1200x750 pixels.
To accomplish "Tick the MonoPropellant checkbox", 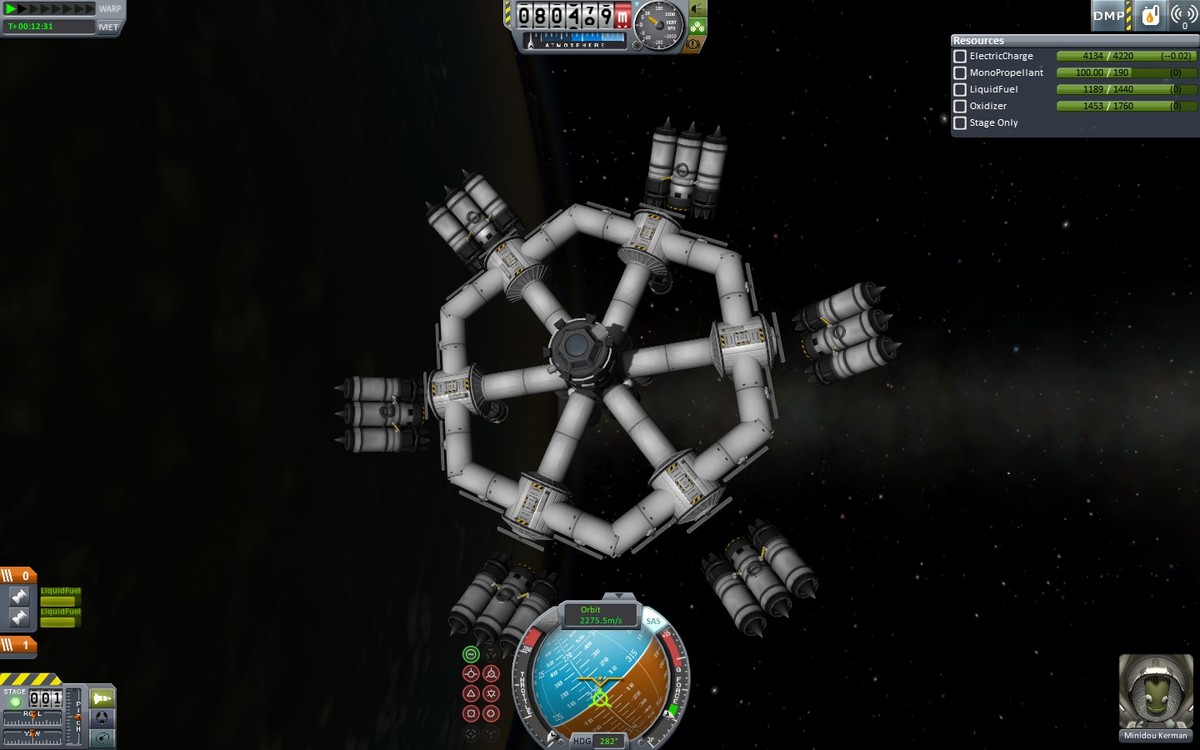I will point(960,73).
